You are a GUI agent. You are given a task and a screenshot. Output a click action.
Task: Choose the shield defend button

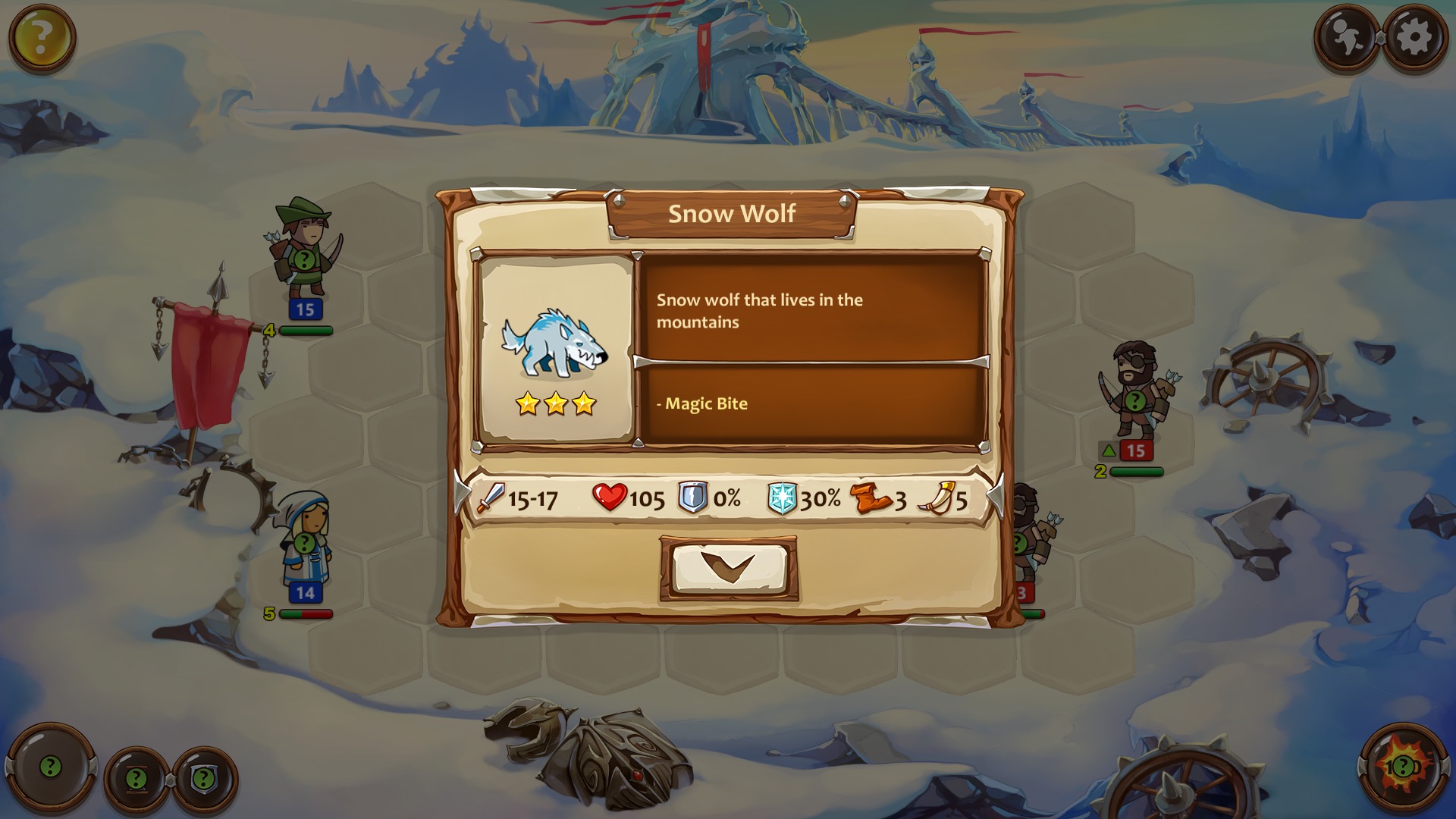pos(204,778)
